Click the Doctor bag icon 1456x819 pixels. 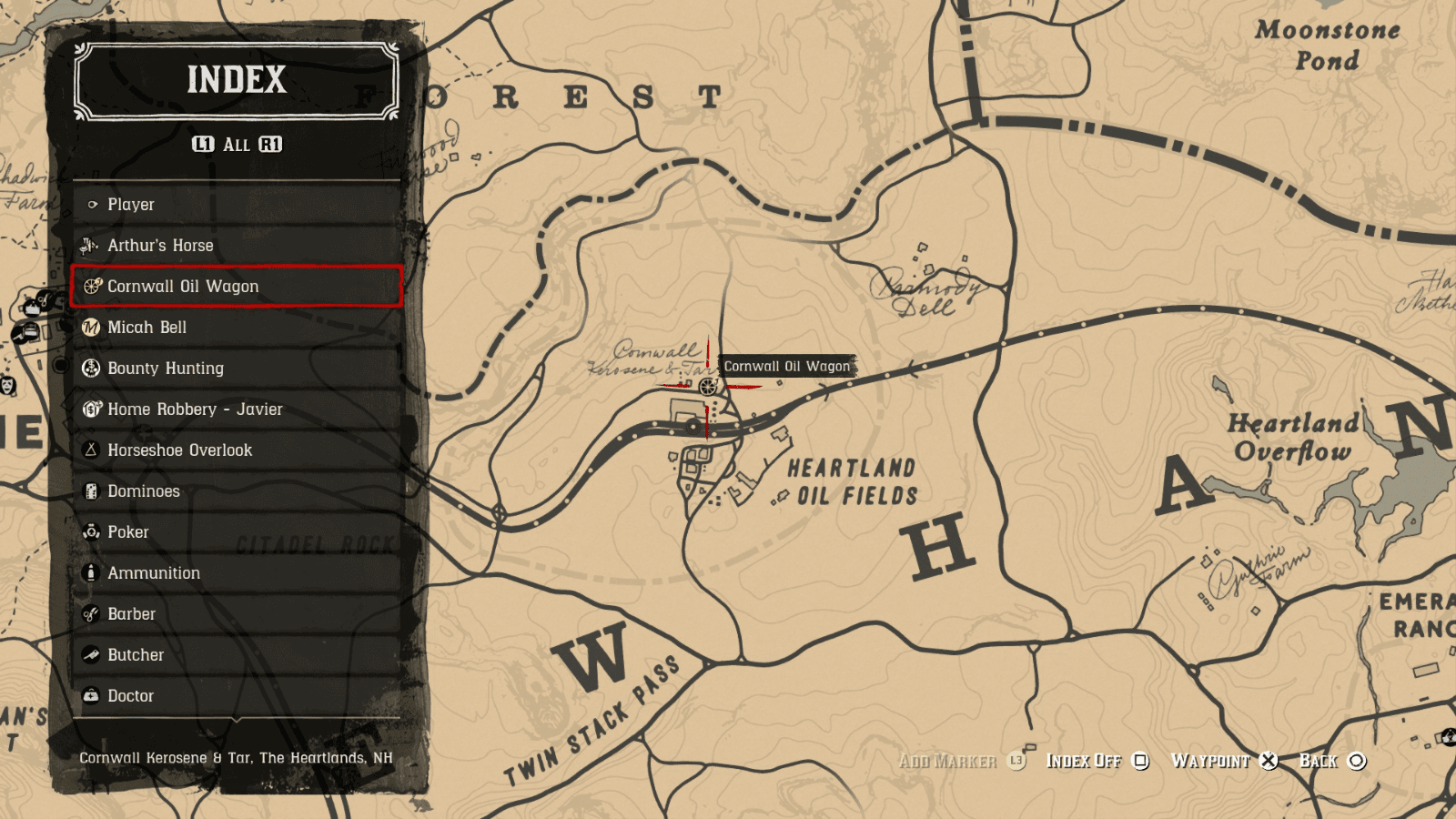(91, 696)
